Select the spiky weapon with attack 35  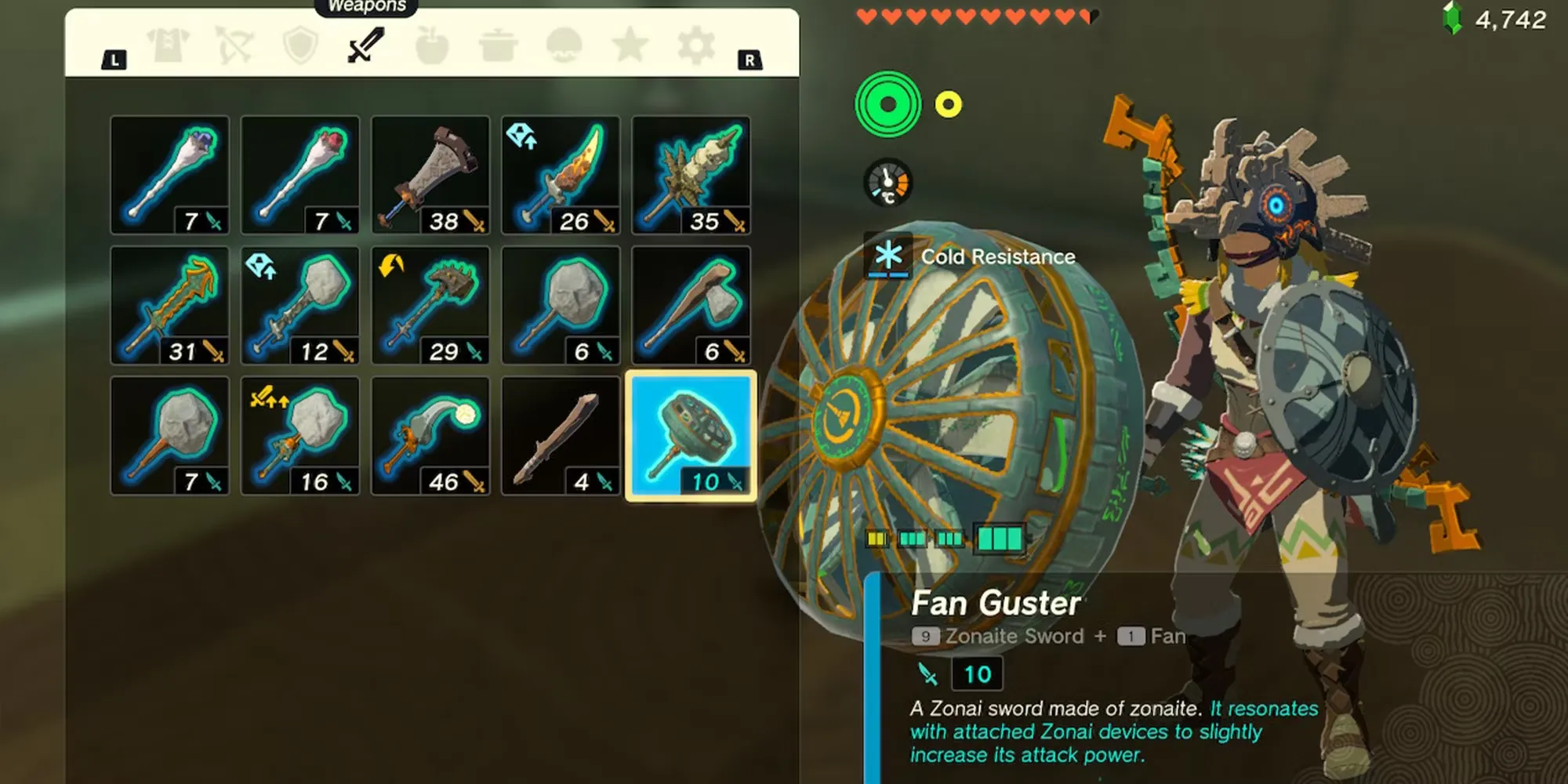pos(691,176)
